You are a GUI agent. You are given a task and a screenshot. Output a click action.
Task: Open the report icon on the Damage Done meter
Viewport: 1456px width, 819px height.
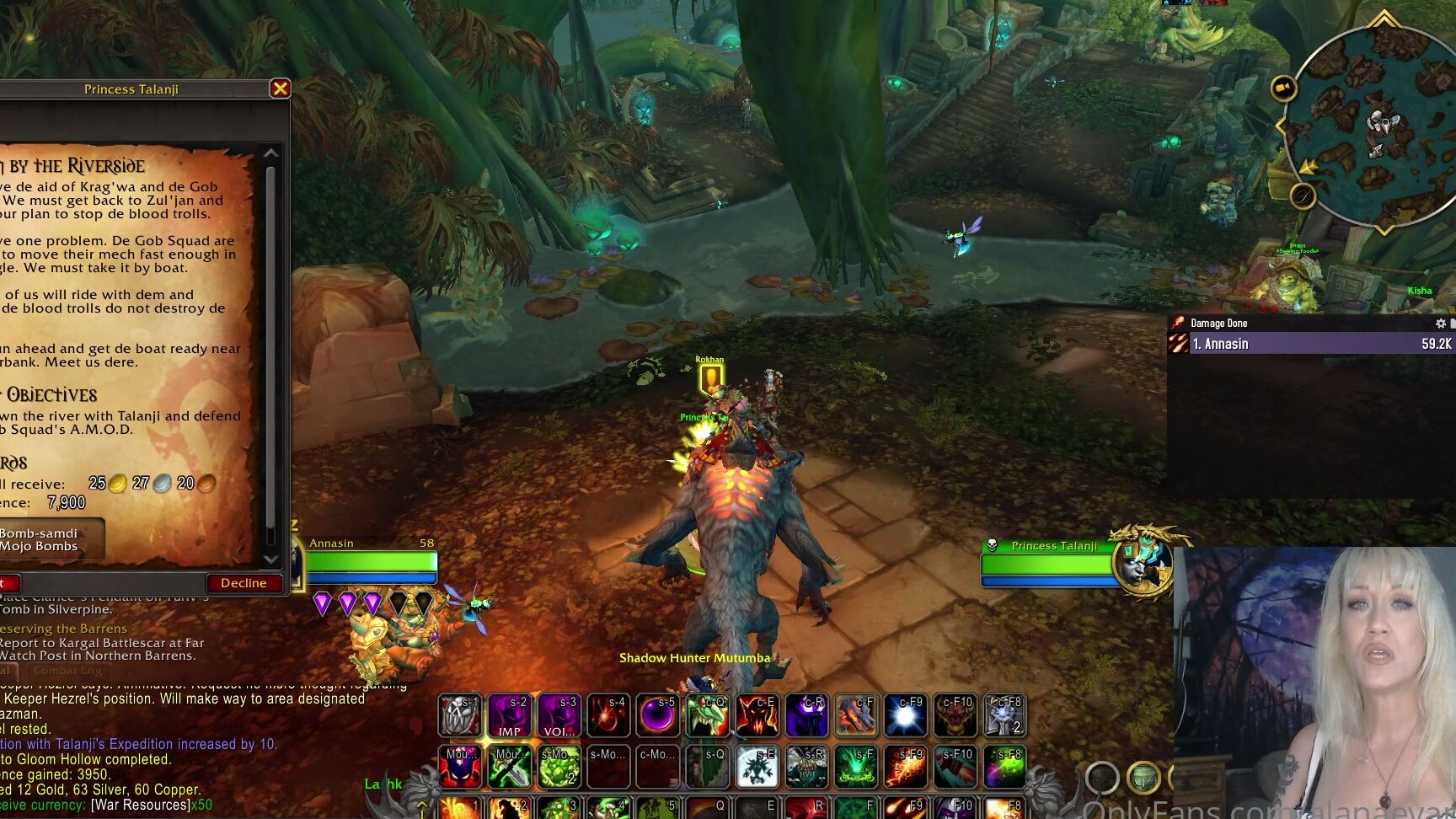point(1452,323)
